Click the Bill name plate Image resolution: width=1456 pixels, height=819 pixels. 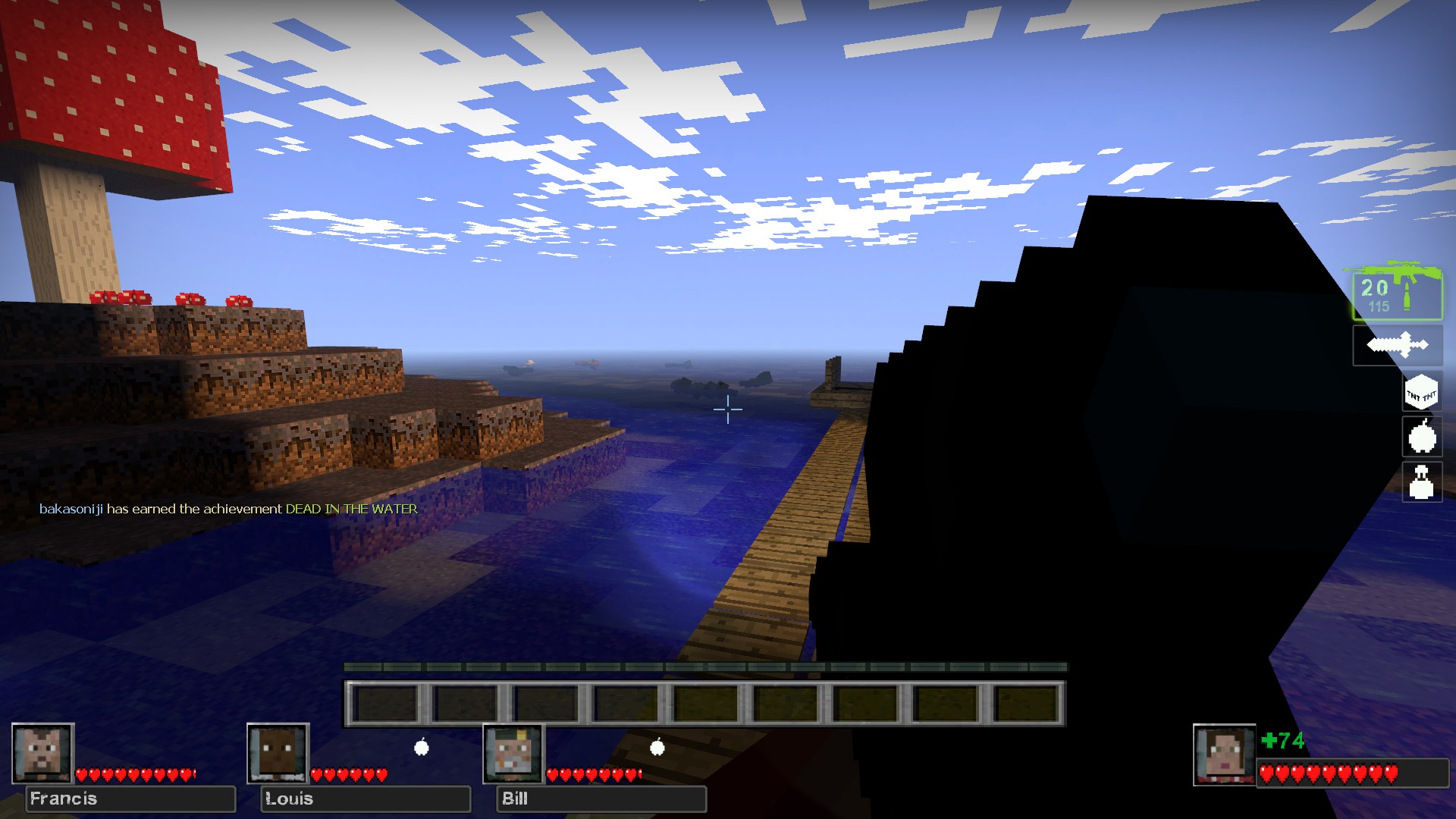point(601,799)
